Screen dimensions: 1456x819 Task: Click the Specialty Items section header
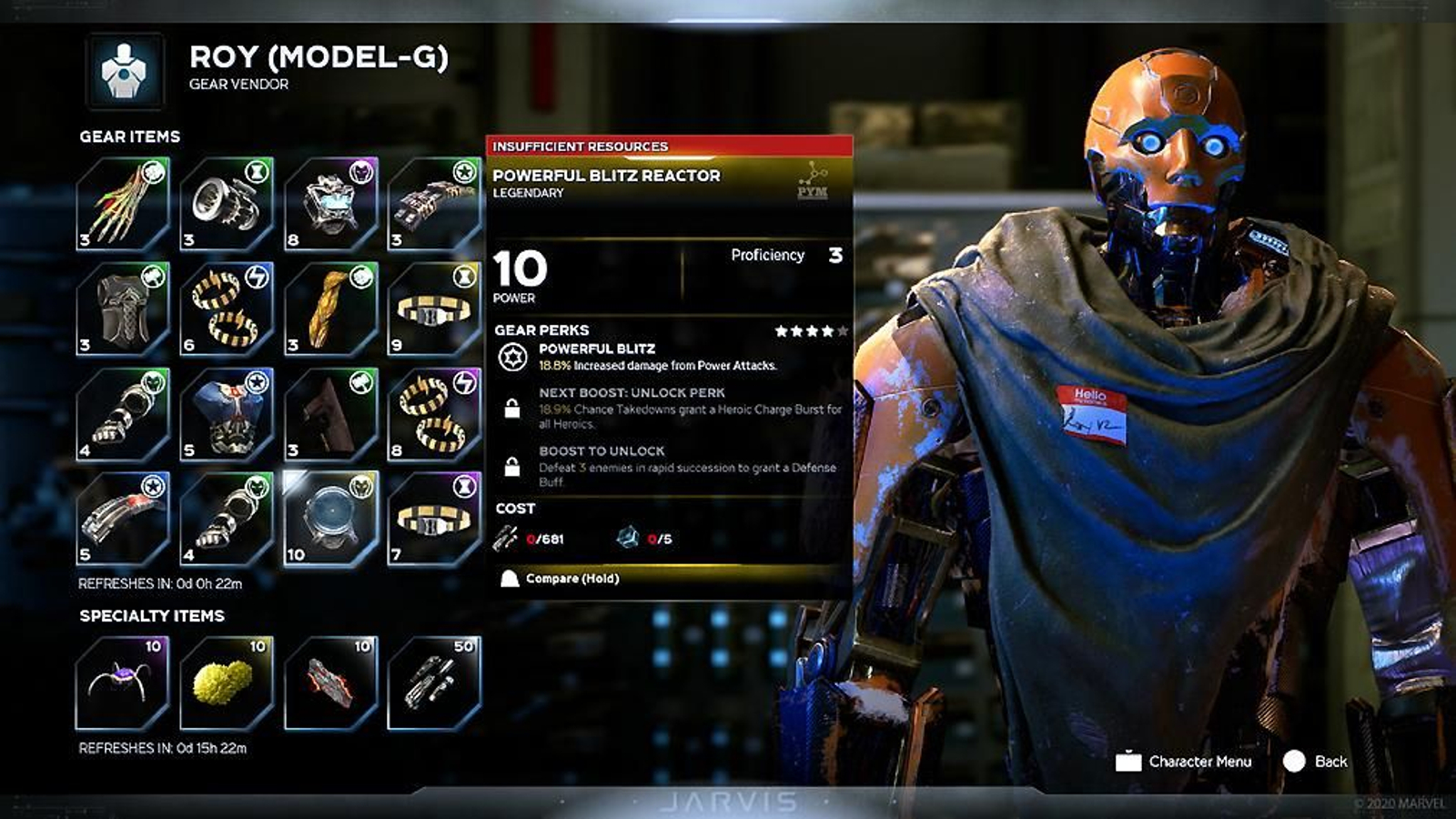coord(150,615)
